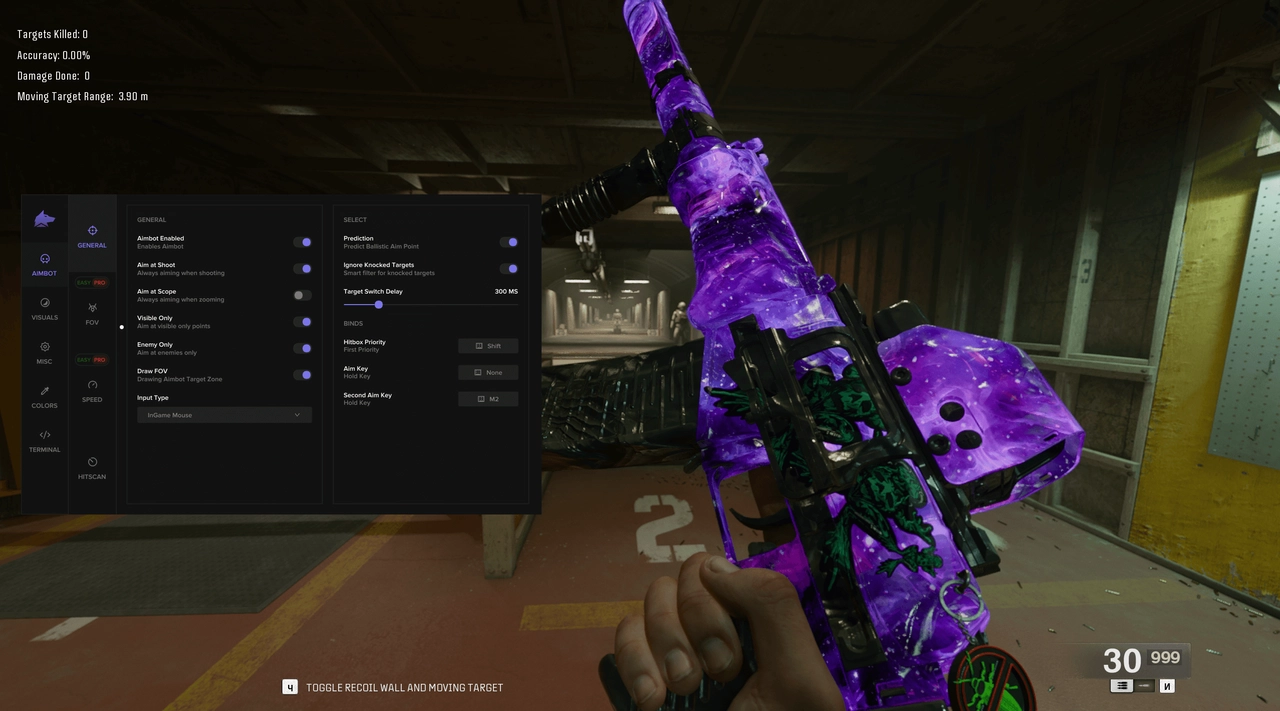Show the Terminal section
1280x711 pixels.
coord(44,440)
